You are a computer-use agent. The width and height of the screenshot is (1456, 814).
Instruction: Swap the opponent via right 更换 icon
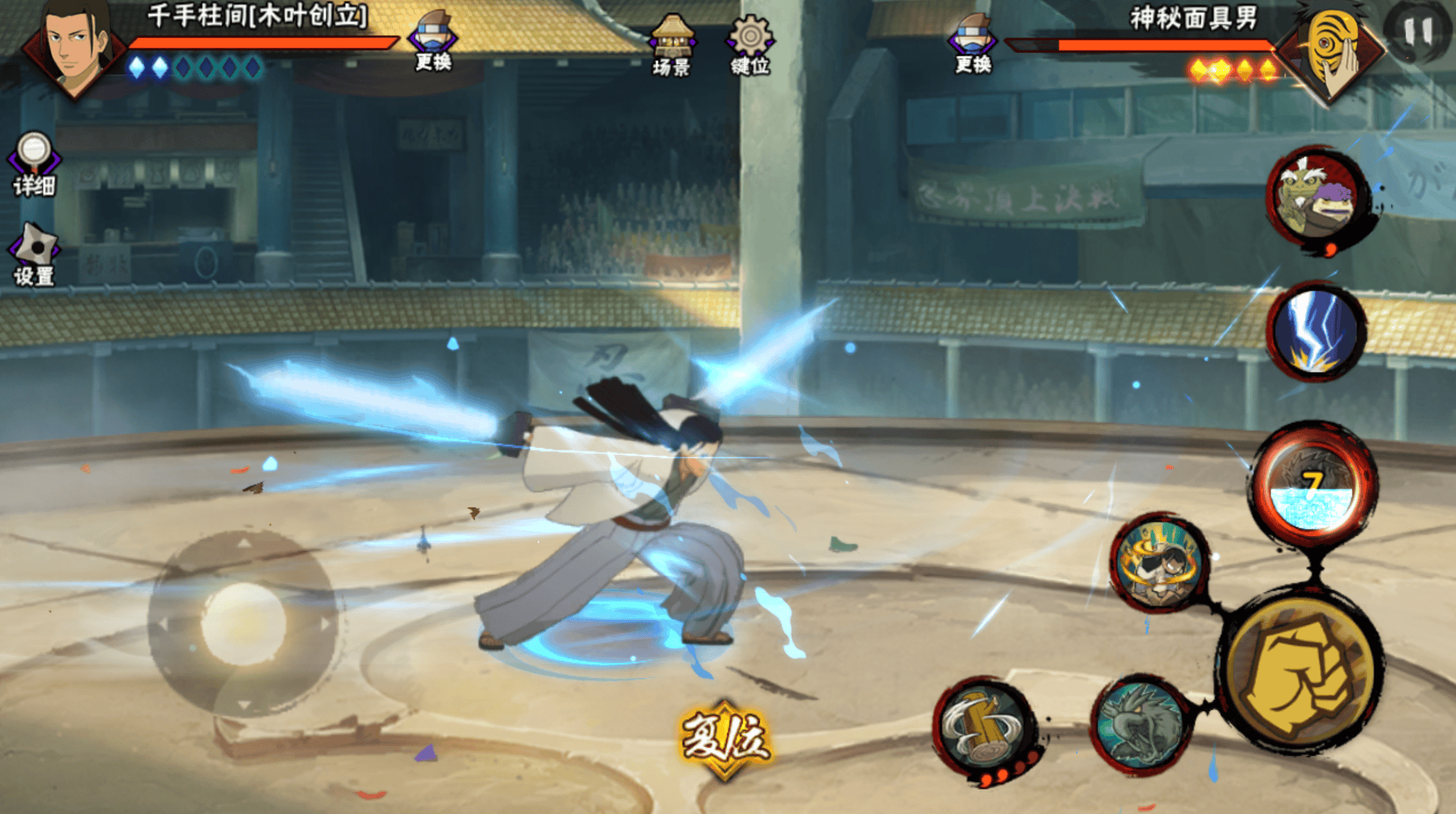click(x=973, y=44)
